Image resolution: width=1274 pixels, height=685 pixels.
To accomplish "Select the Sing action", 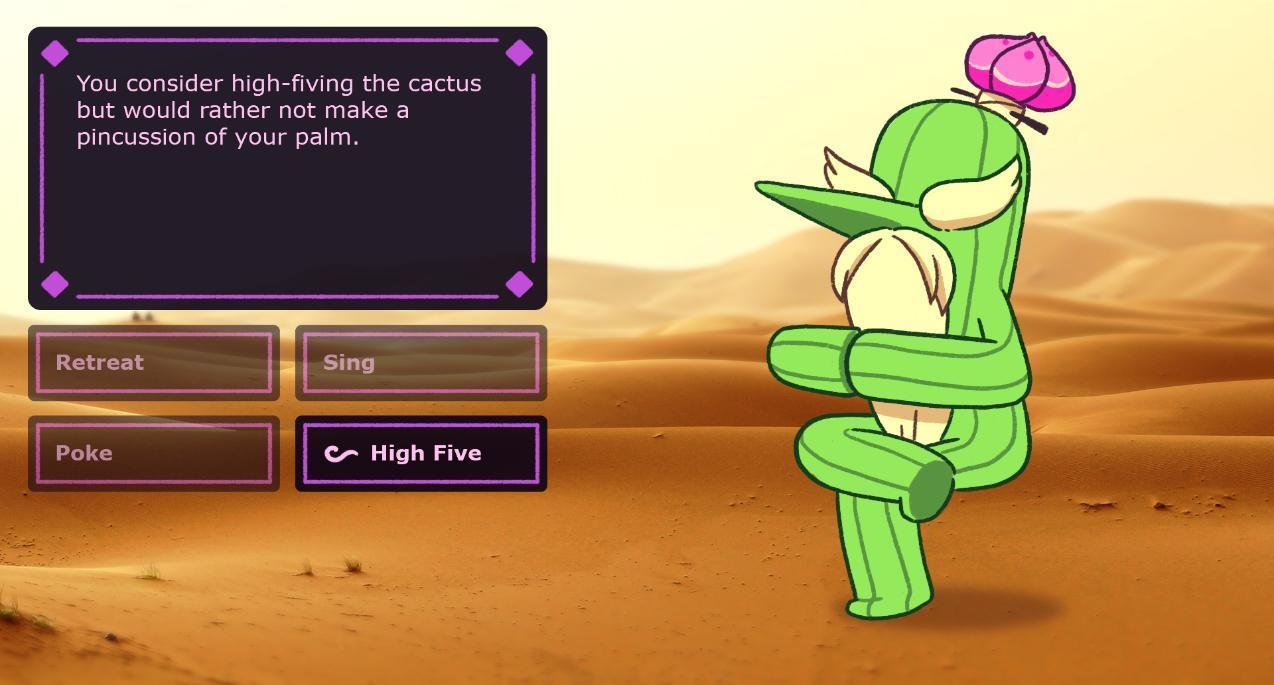I will [x=420, y=363].
